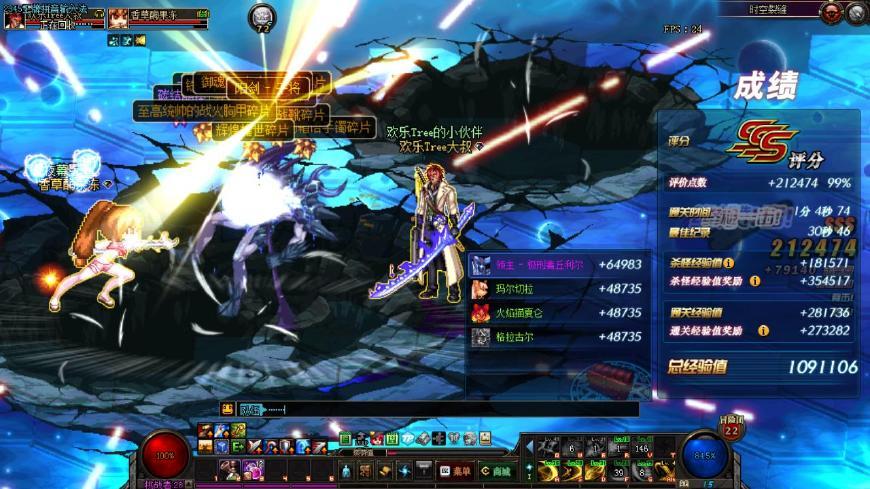870x489 pixels.
Task: Select the 火焰猫赛仑 experience row
Action: tap(556, 313)
